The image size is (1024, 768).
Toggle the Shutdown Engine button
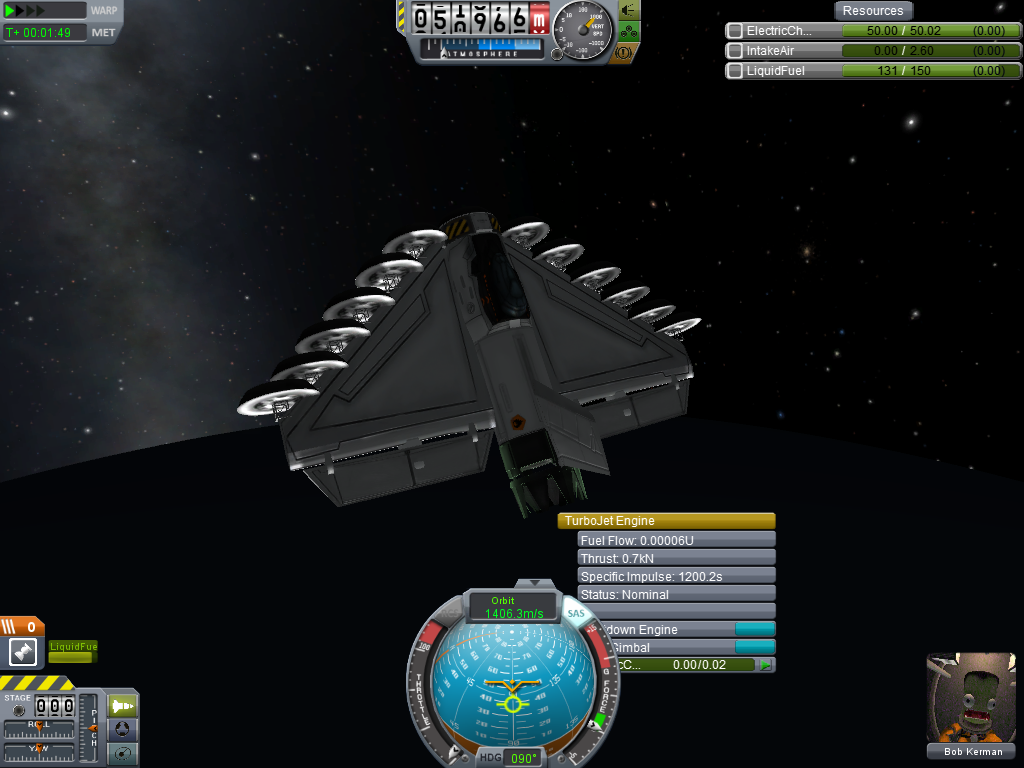point(754,629)
